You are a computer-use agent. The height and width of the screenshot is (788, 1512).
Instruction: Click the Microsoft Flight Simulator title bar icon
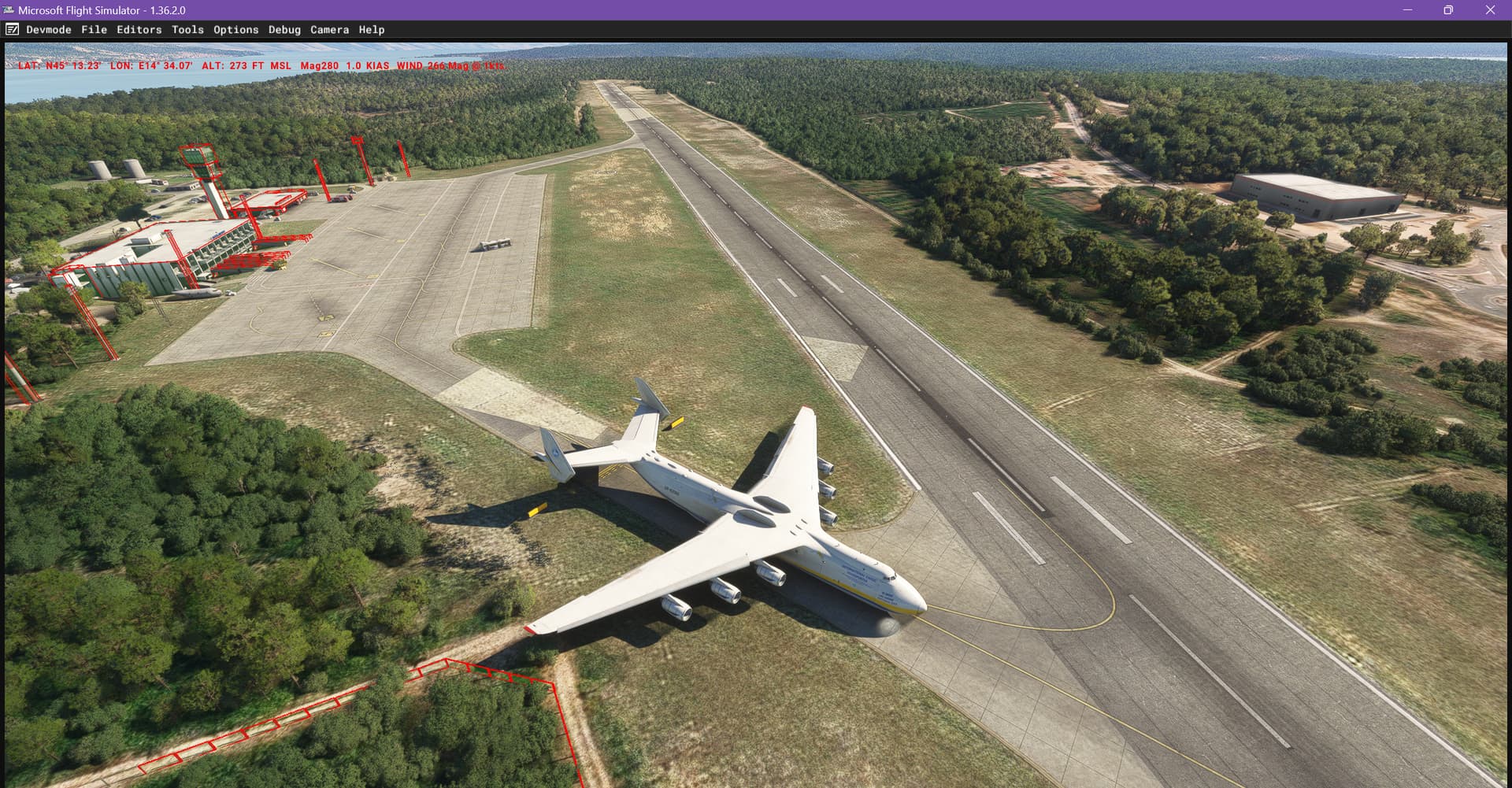pos(8,10)
